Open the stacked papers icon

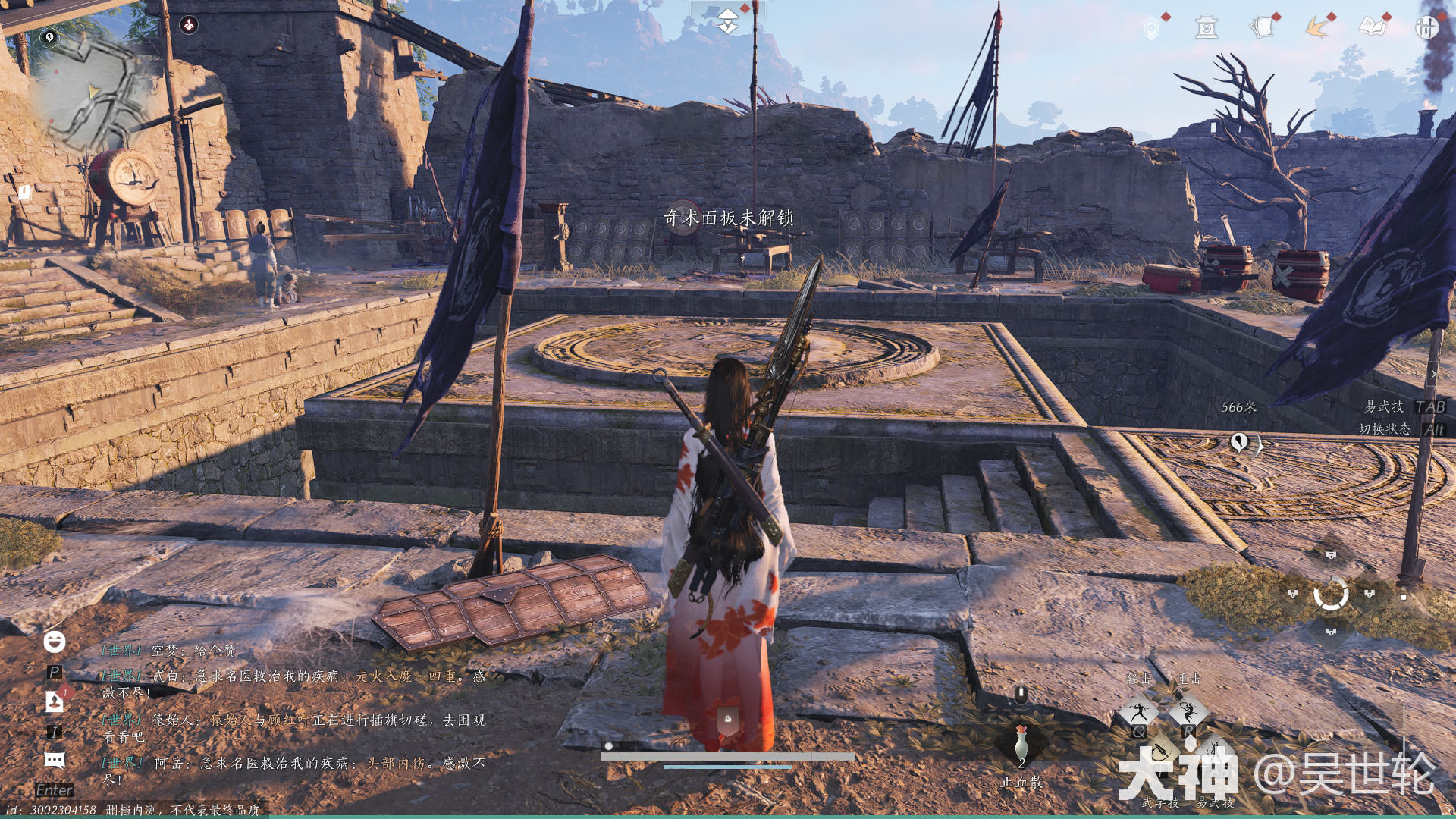click(x=1263, y=28)
